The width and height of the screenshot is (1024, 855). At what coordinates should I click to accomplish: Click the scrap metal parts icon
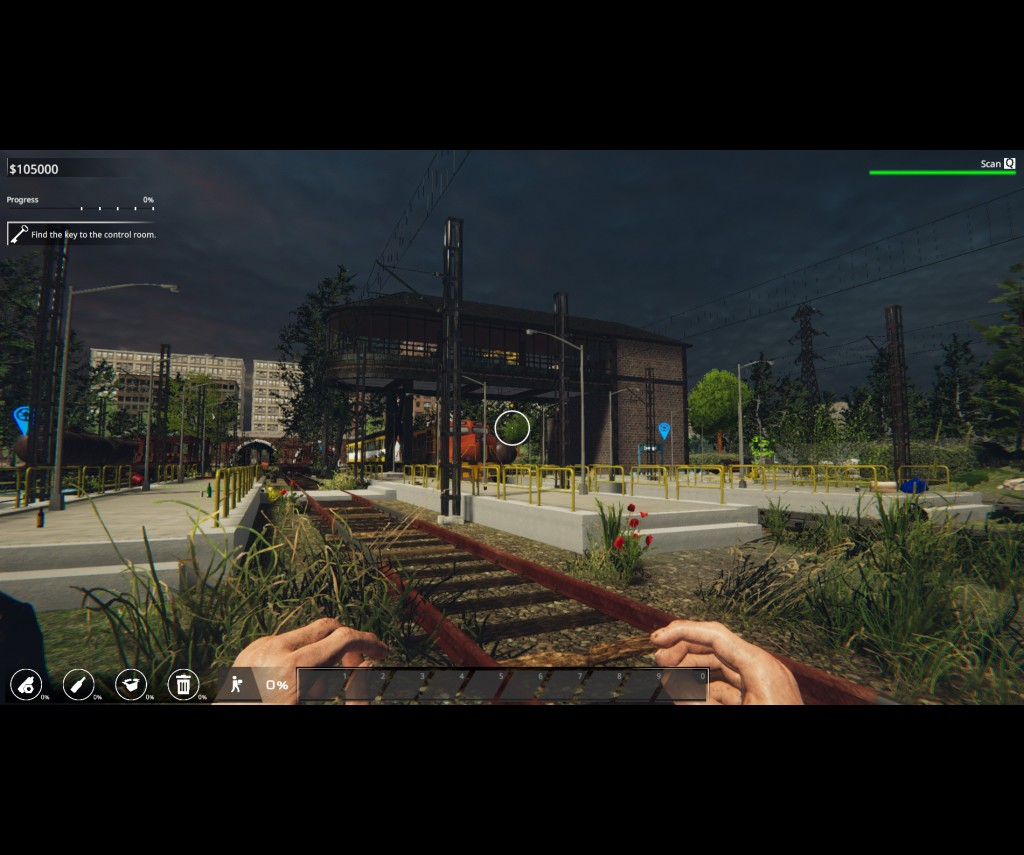point(26,685)
